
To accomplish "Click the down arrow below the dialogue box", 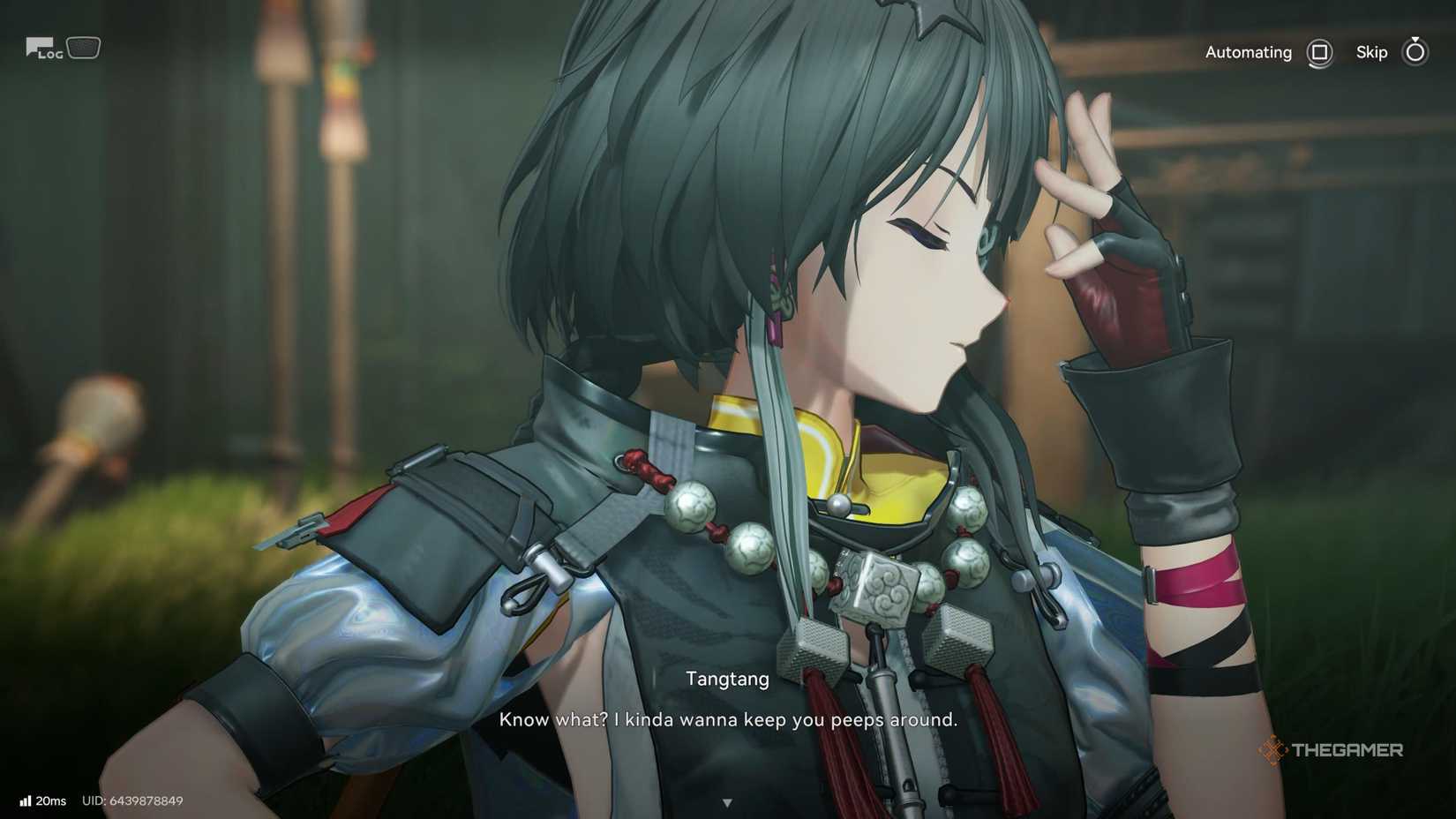I will 728,802.
